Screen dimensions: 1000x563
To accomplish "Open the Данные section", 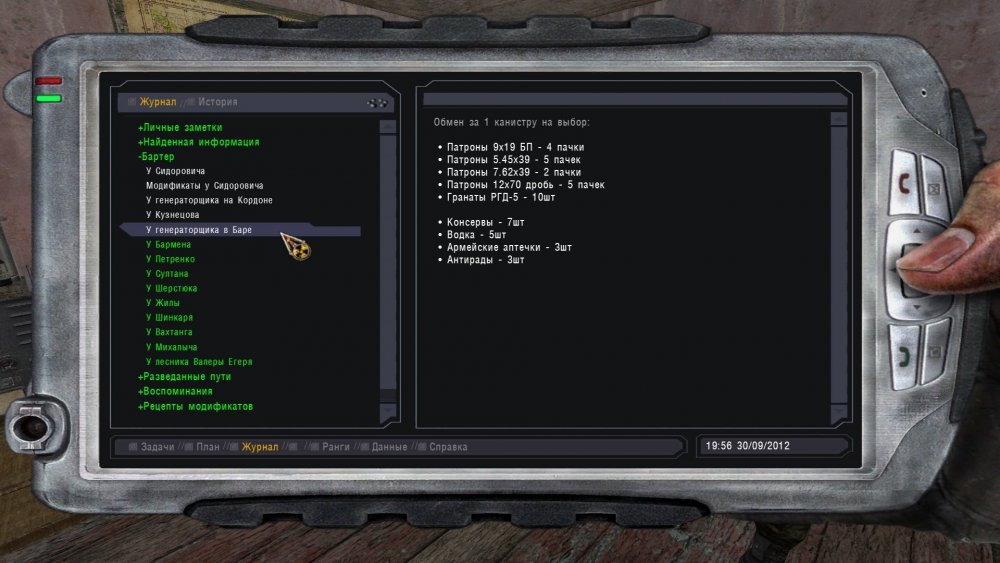I will point(389,447).
